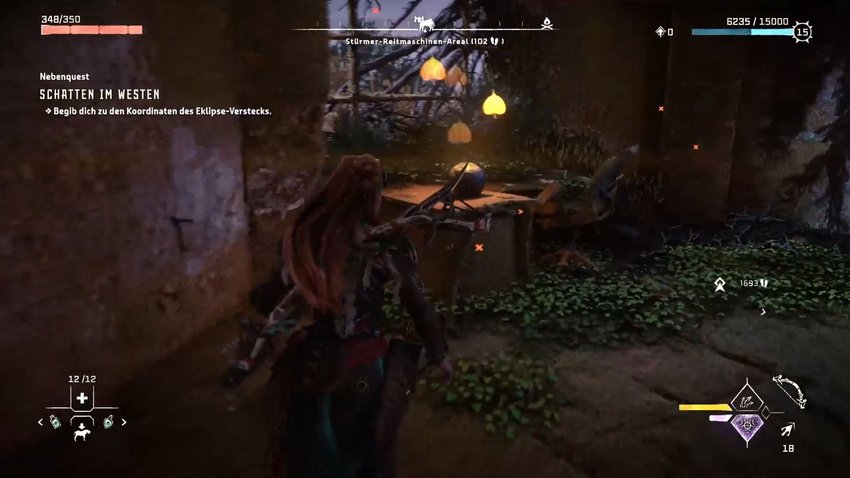Select the triple-arrow ammo diamond
Image resolution: width=850 pixels, height=478 pixels.
tap(745, 400)
